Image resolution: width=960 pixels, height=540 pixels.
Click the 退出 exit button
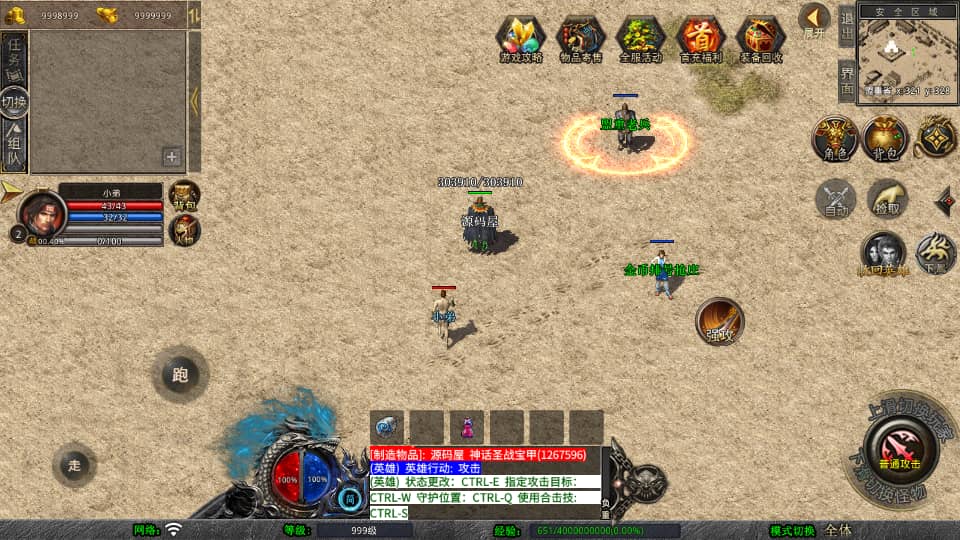[x=846, y=25]
